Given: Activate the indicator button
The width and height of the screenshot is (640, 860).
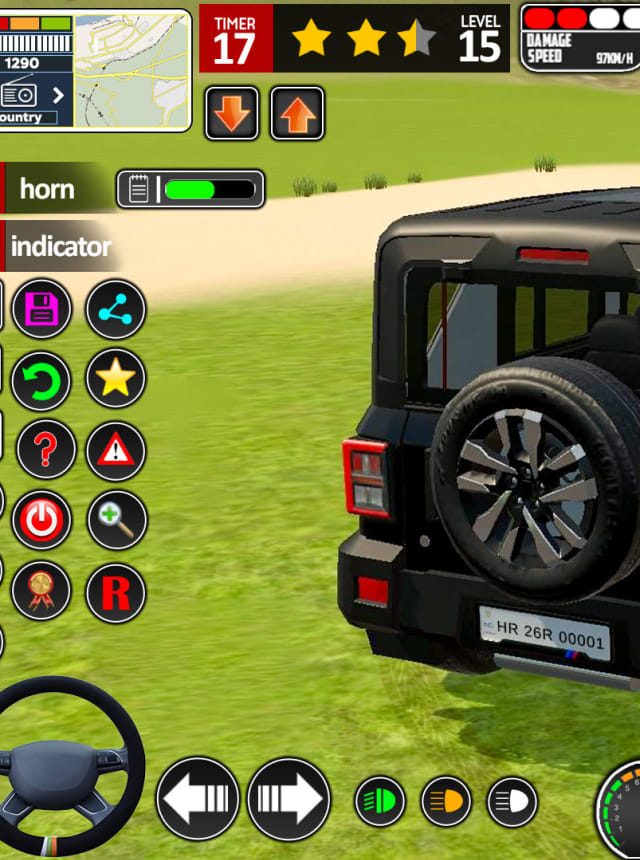Looking at the screenshot, I should point(60,246).
